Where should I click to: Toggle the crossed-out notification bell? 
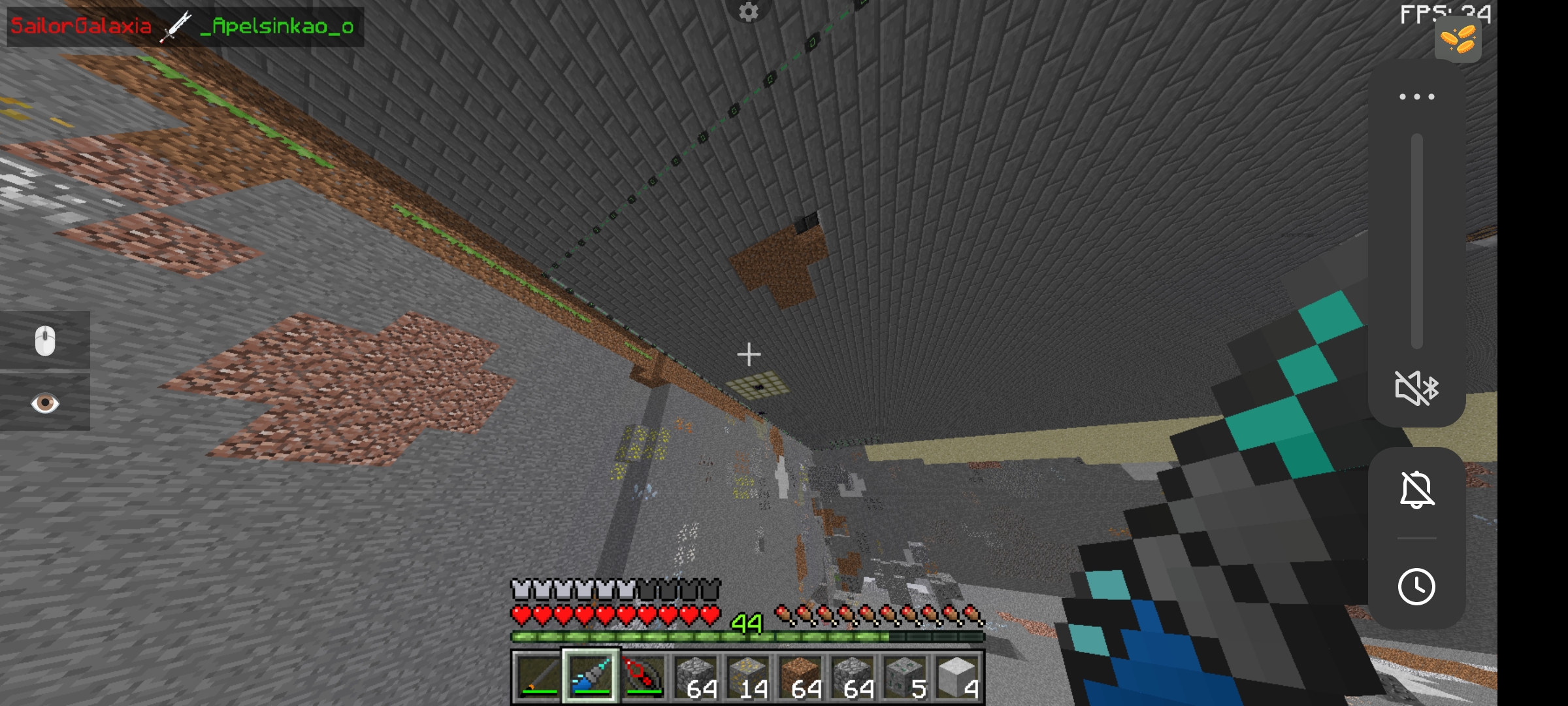pyautogui.click(x=1416, y=490)
